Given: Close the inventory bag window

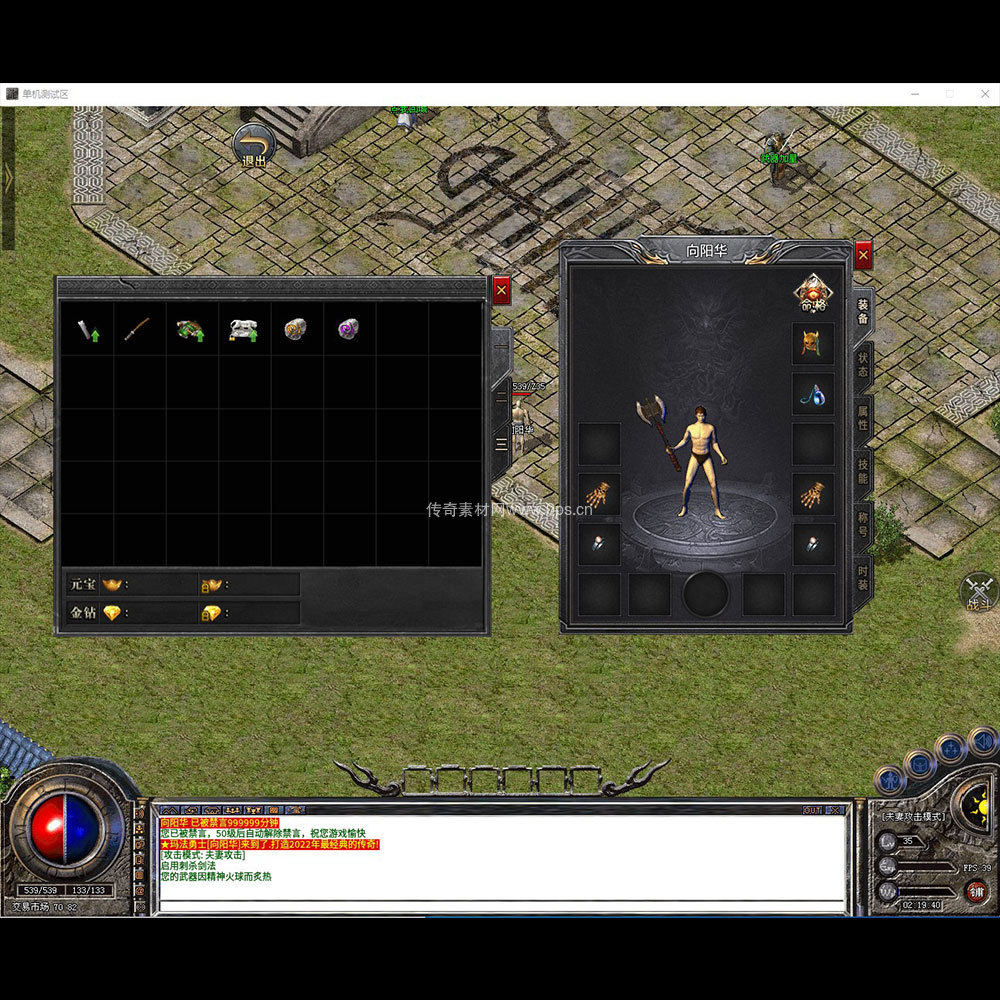Looking at the screenshot, I should pyautogui.click(x=501, y=290).
